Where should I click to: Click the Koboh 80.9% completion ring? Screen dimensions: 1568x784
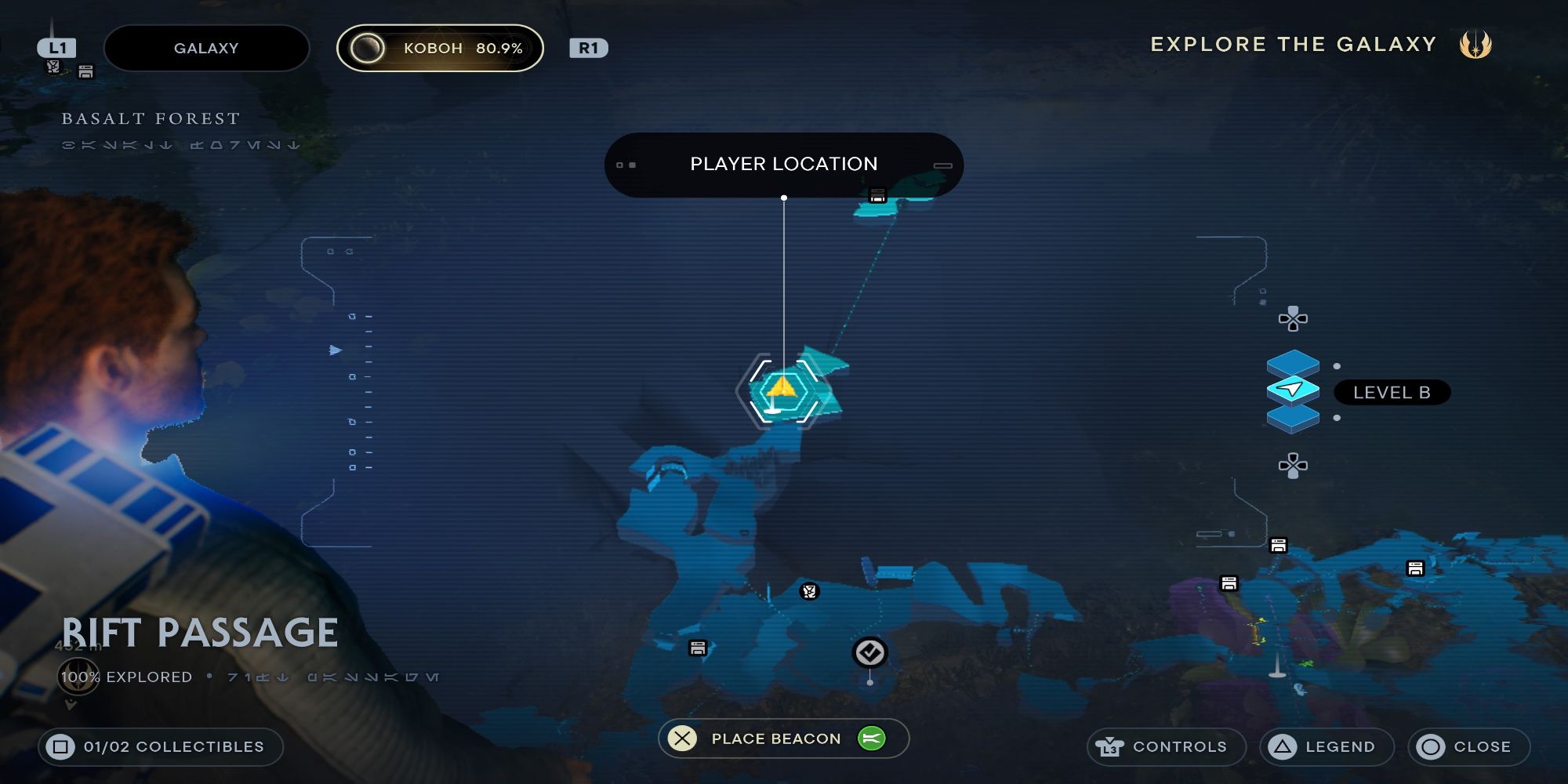coord(368,48)
